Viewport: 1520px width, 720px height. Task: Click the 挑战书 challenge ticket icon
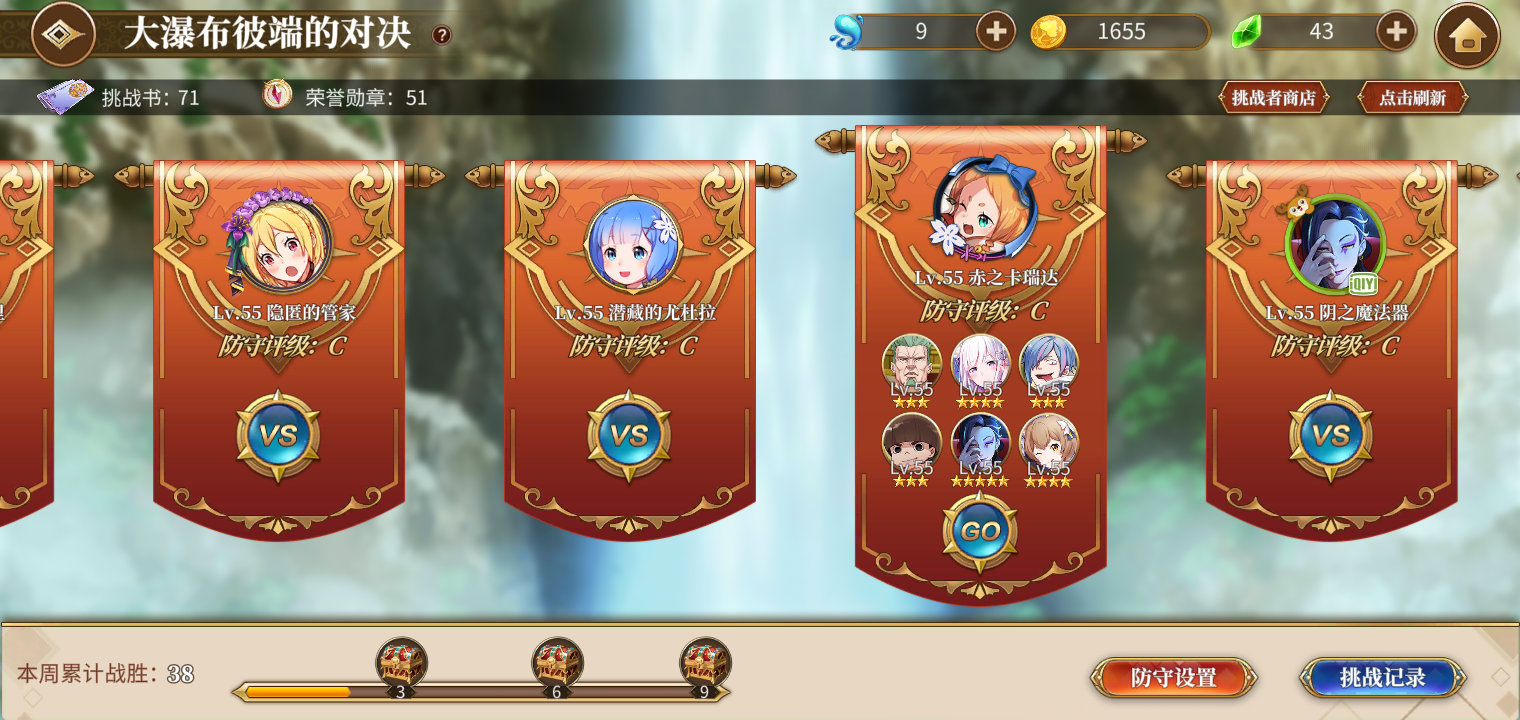pos(66,97)
